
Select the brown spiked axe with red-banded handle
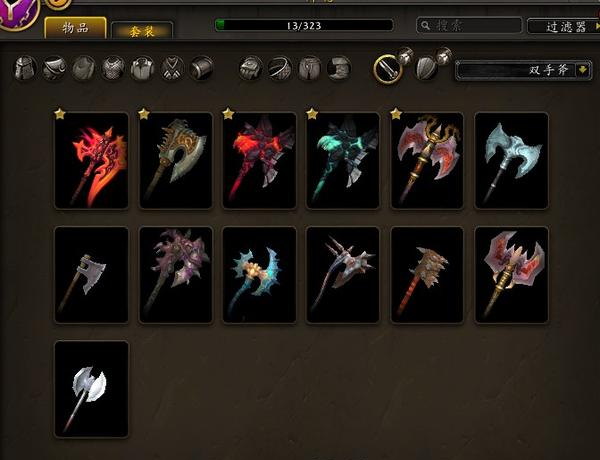coord(427,275)
